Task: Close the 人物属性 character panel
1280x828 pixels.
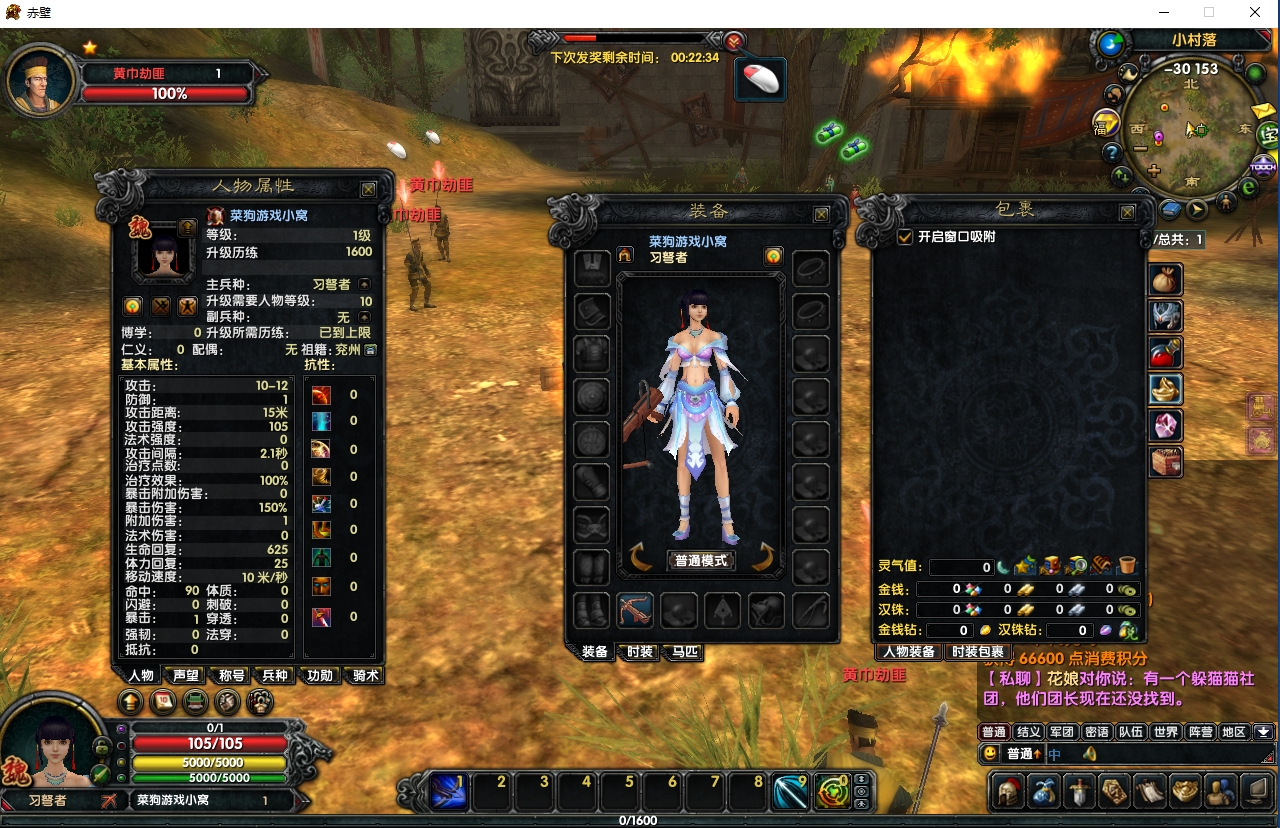Action: click(368, 189)
